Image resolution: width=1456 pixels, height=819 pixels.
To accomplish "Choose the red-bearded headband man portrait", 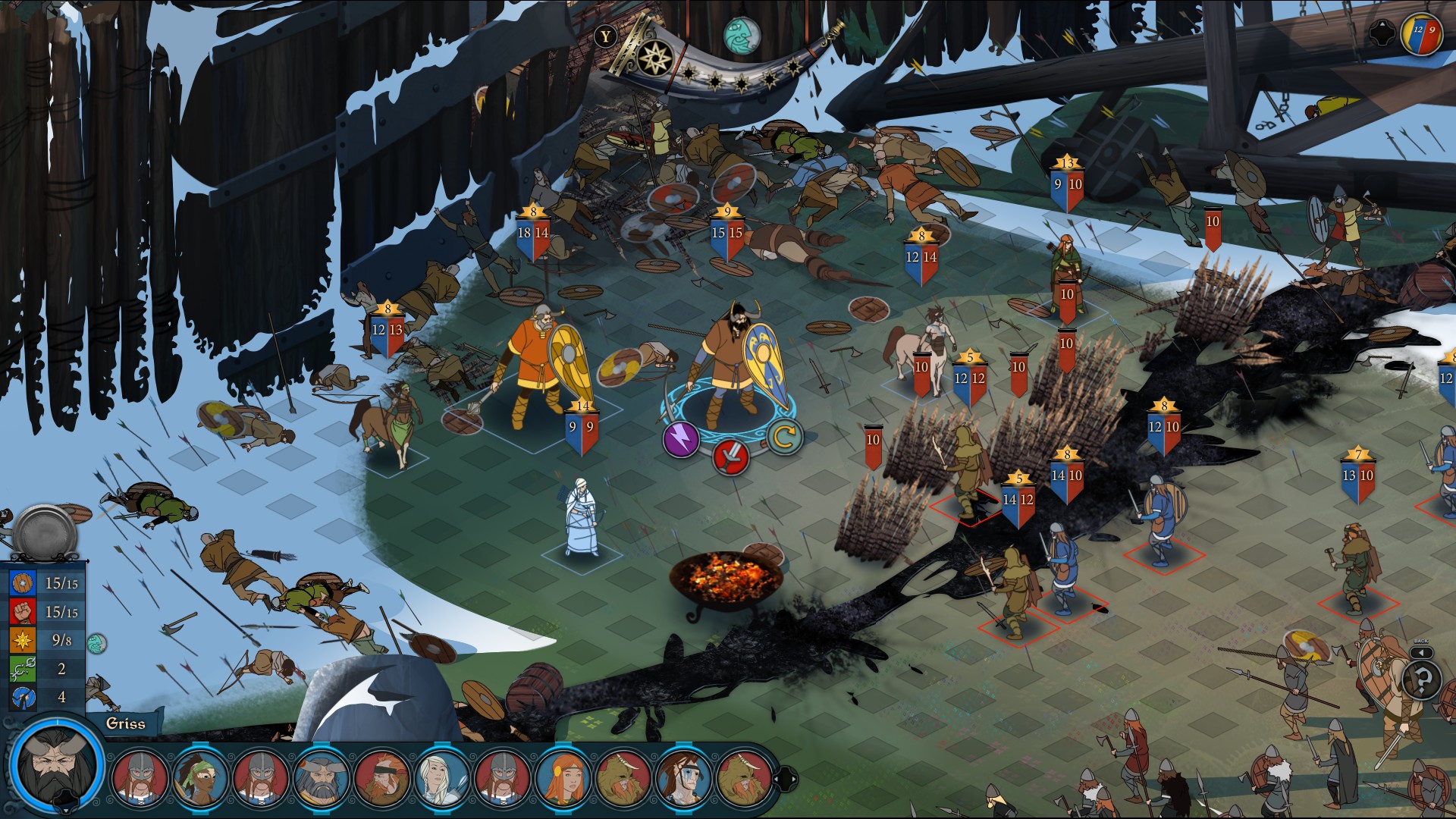I will (381, 777).
